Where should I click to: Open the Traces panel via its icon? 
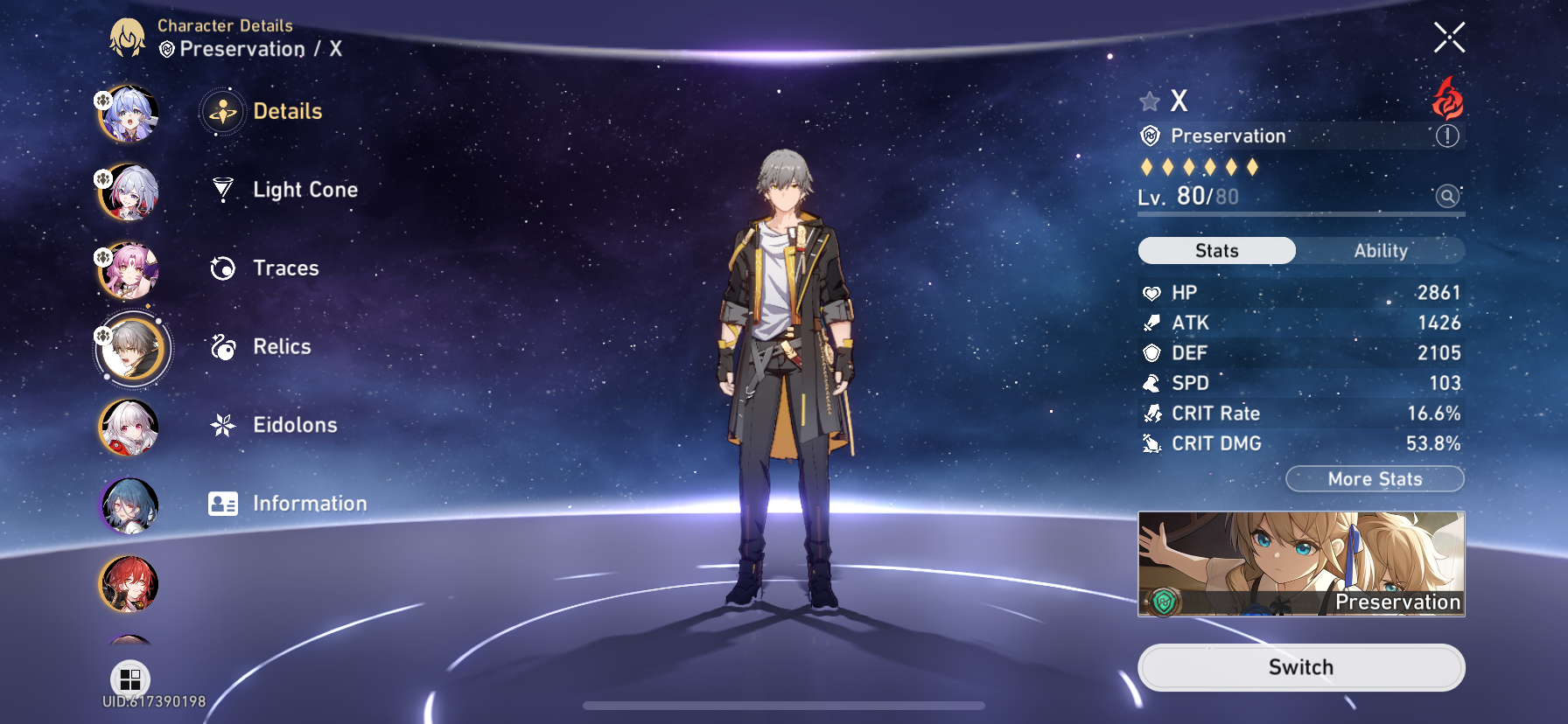223,268
